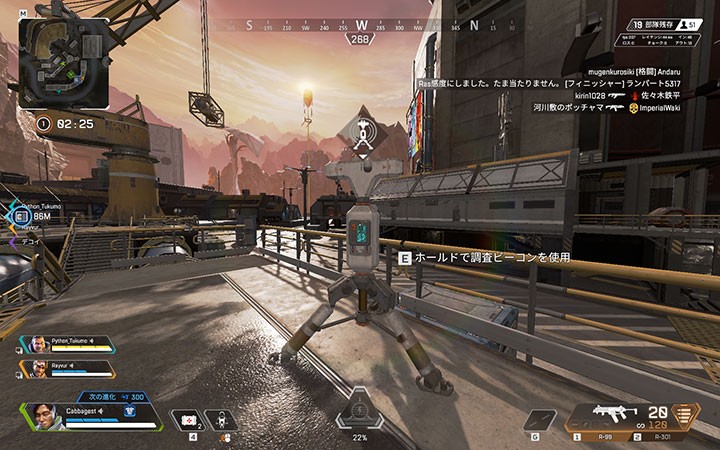The width and height of the screenshot is (720, 450).
Task: Use the health kit item slot
Action: (185, 420)
